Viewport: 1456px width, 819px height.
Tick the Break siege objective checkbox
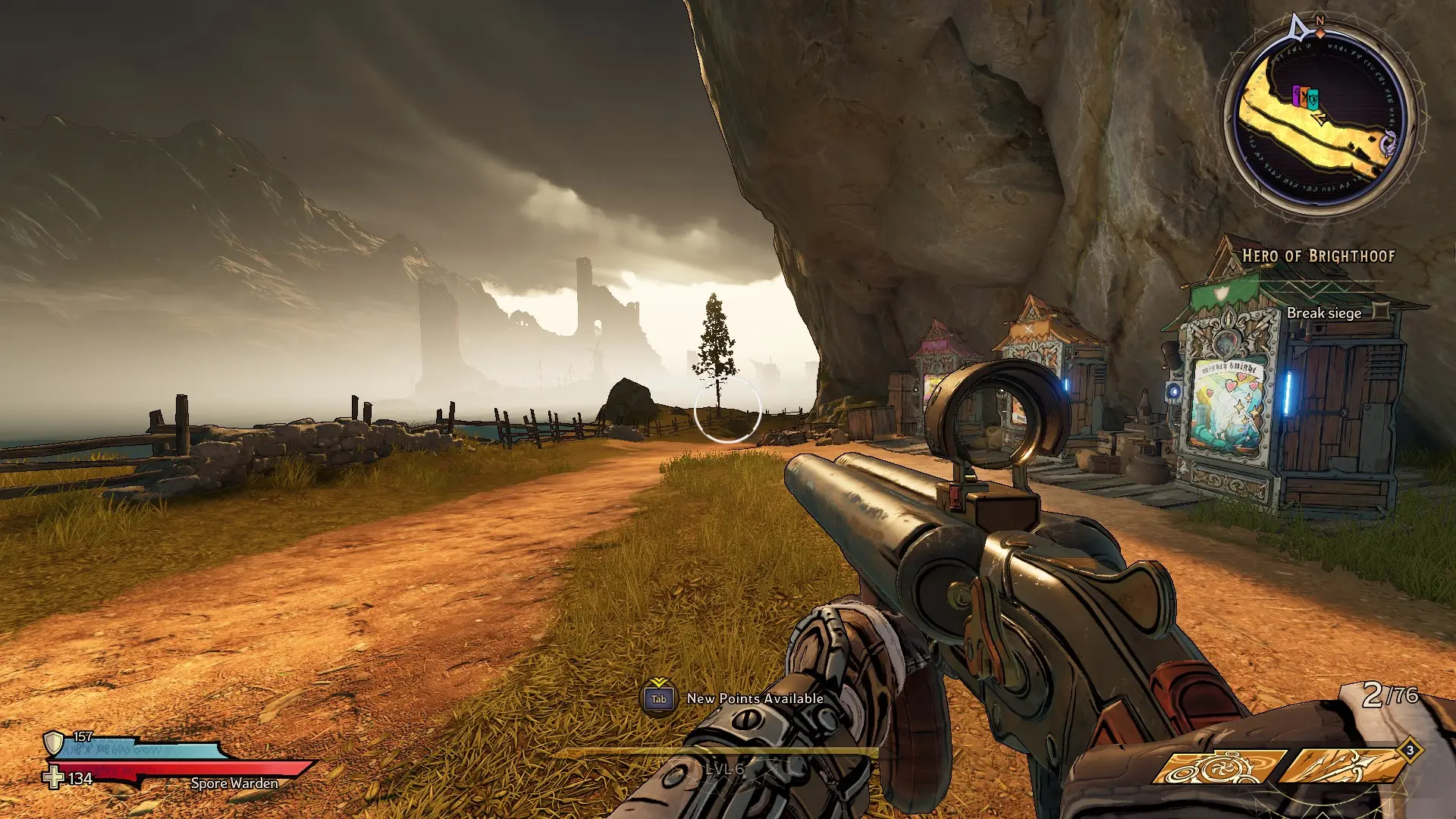coord(1382,311)
